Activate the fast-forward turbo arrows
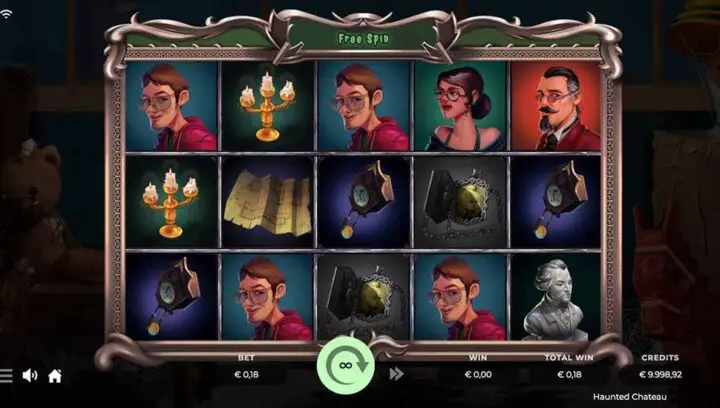This screenshot has width=720, height=408. point(396,374)
